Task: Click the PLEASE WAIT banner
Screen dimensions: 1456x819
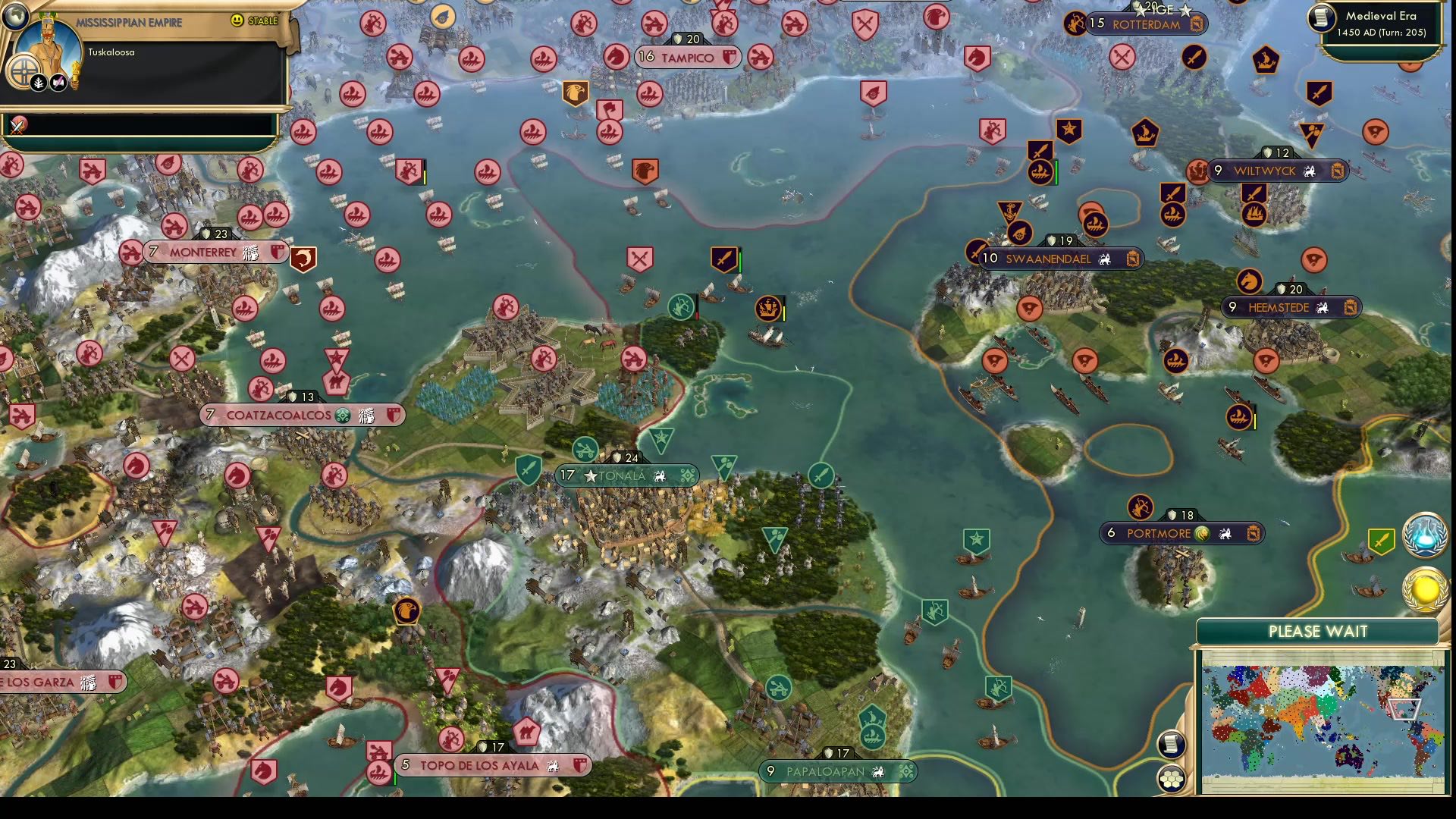Action: tap(1317, 630)
